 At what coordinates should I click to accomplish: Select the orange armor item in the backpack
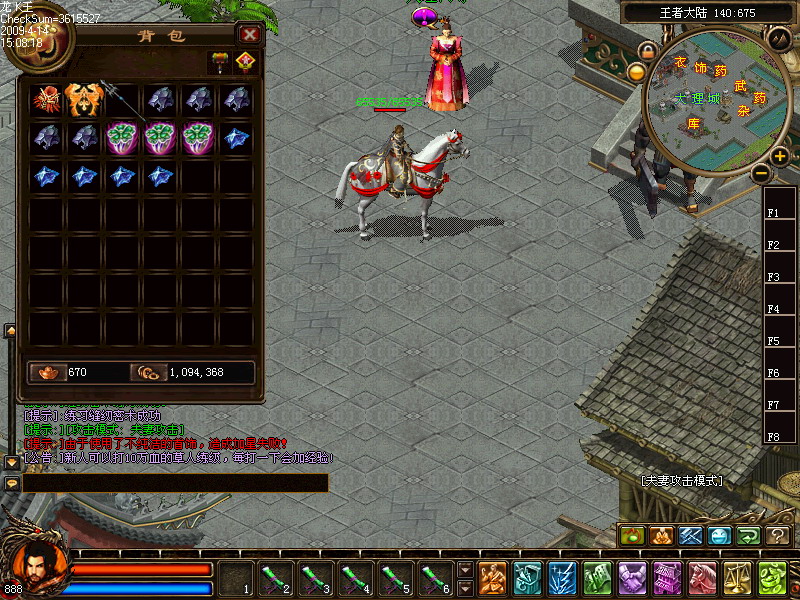pyautogui.click(x=84, y=99)
